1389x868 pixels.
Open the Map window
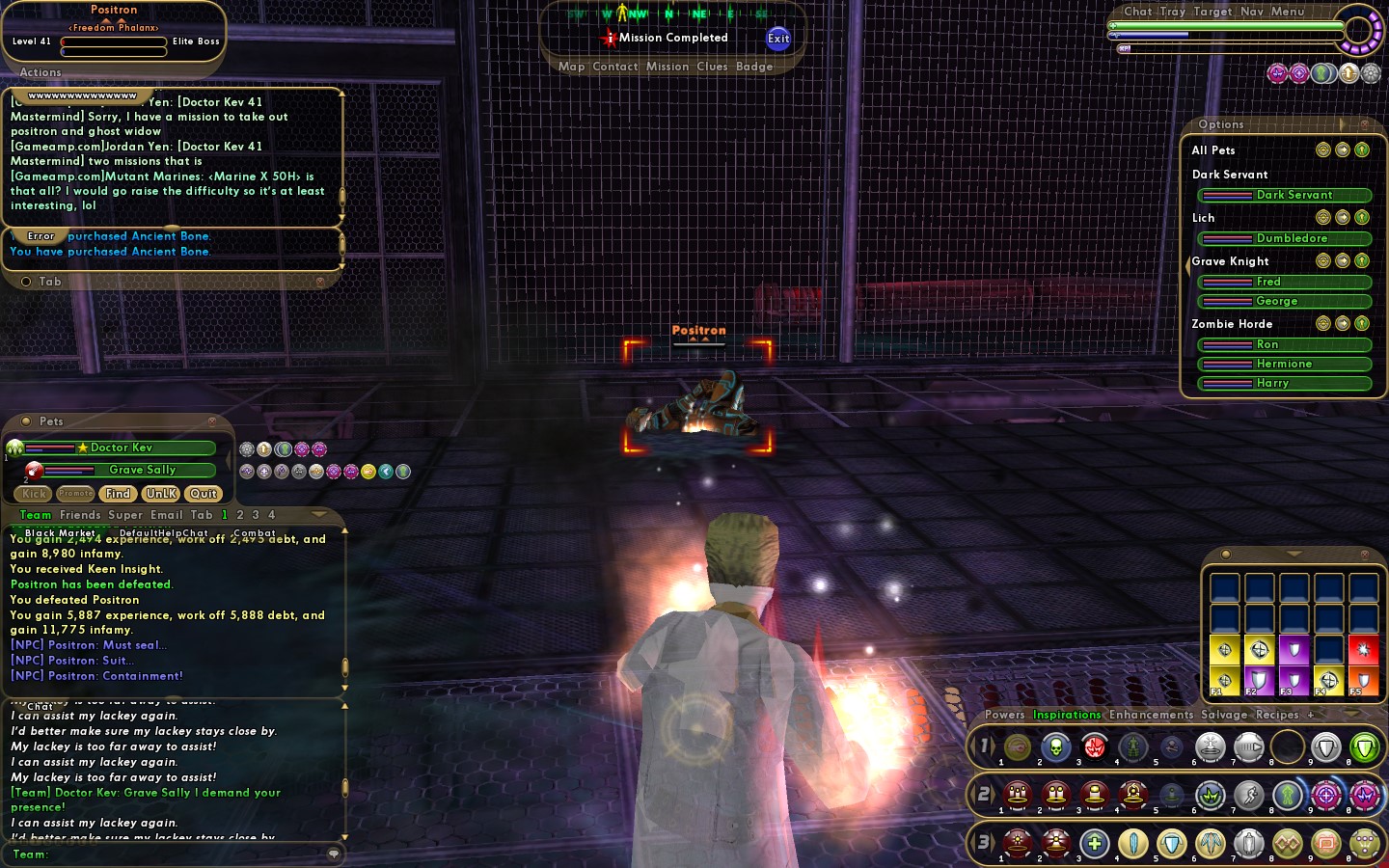[571, 67]
